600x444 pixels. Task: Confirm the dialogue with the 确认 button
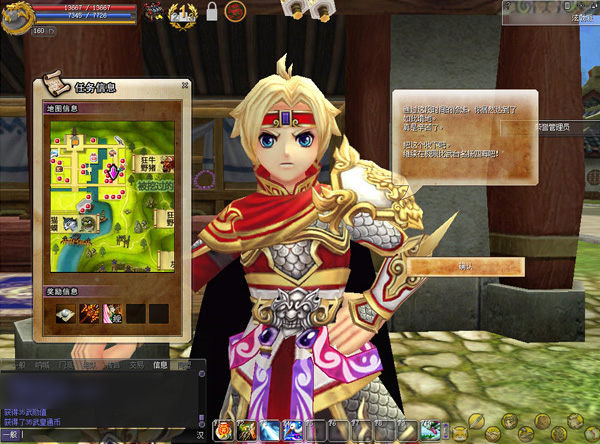[465, 267]
